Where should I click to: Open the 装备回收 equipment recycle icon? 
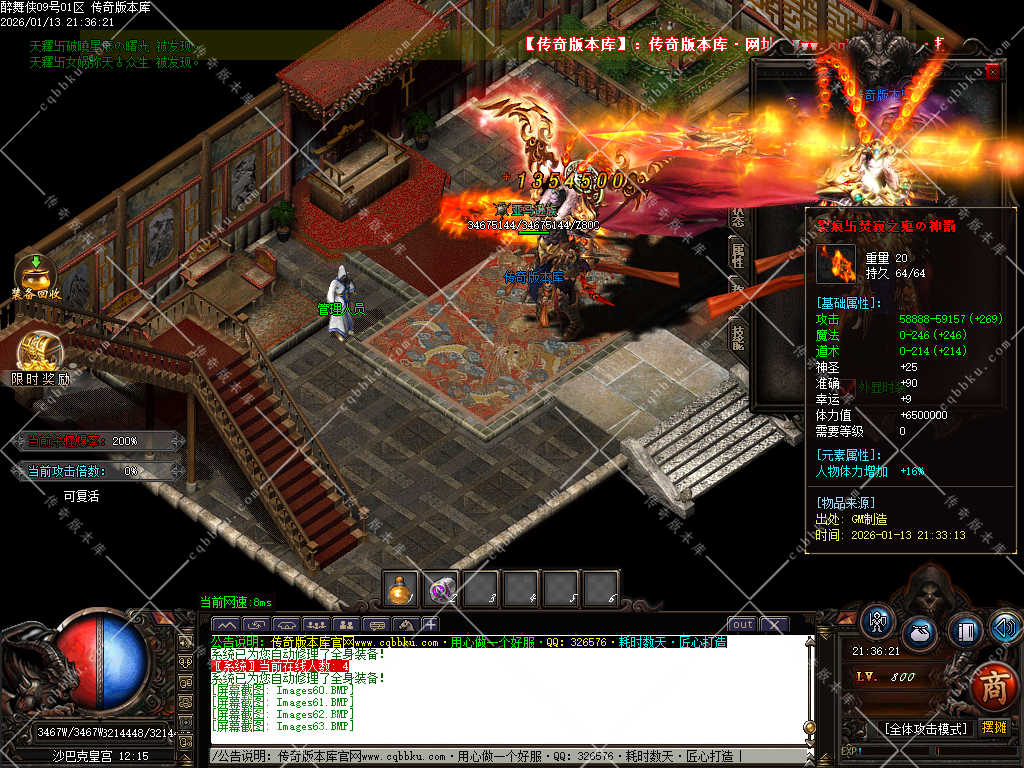[36, 274]
